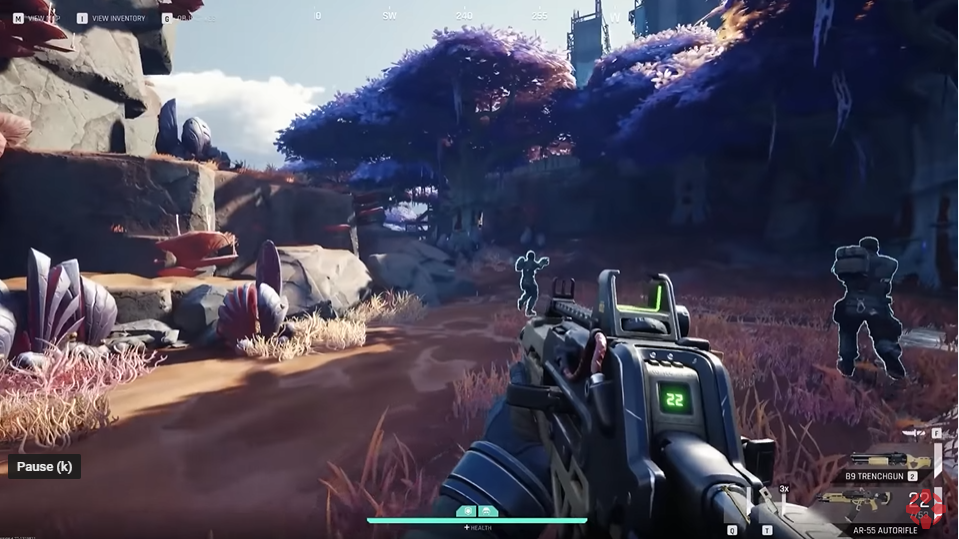Viewport: 959px width, 539px height.
Task: Click the compass strip heading SW
Action: click(x=390, y=16)
